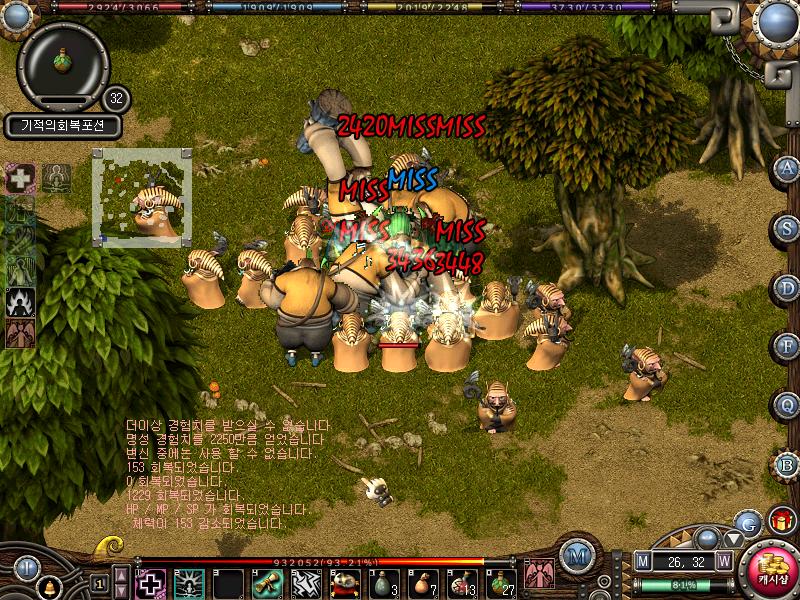Select the round S side button

point(787,227)
